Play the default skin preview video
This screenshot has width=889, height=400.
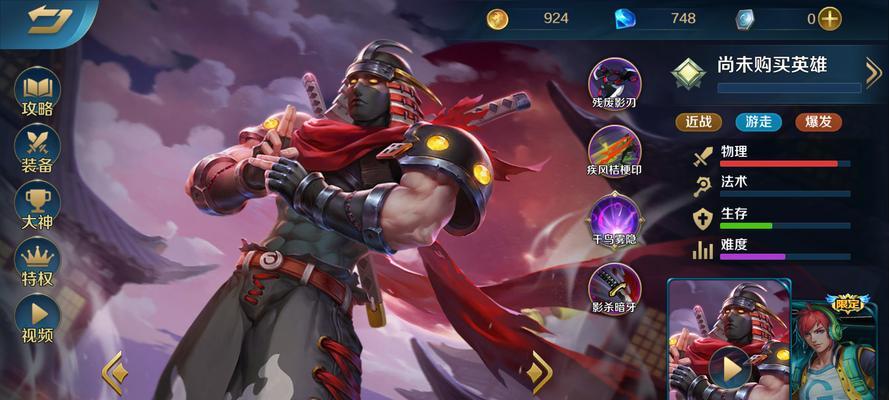(730, 368)
